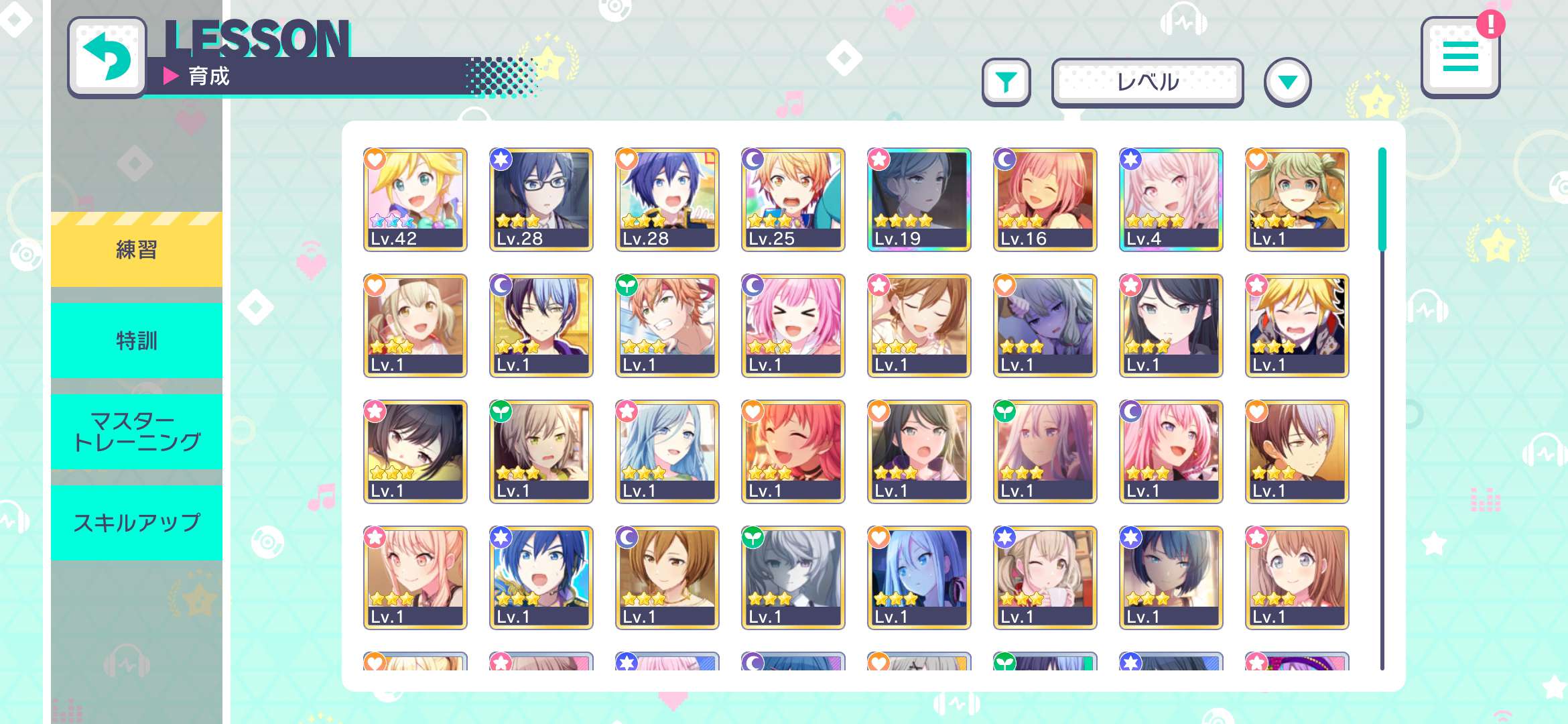This screenshot has height=724, width=1568.
Task: Choose the Lv.25 card
Action: [x=793, y=199]
